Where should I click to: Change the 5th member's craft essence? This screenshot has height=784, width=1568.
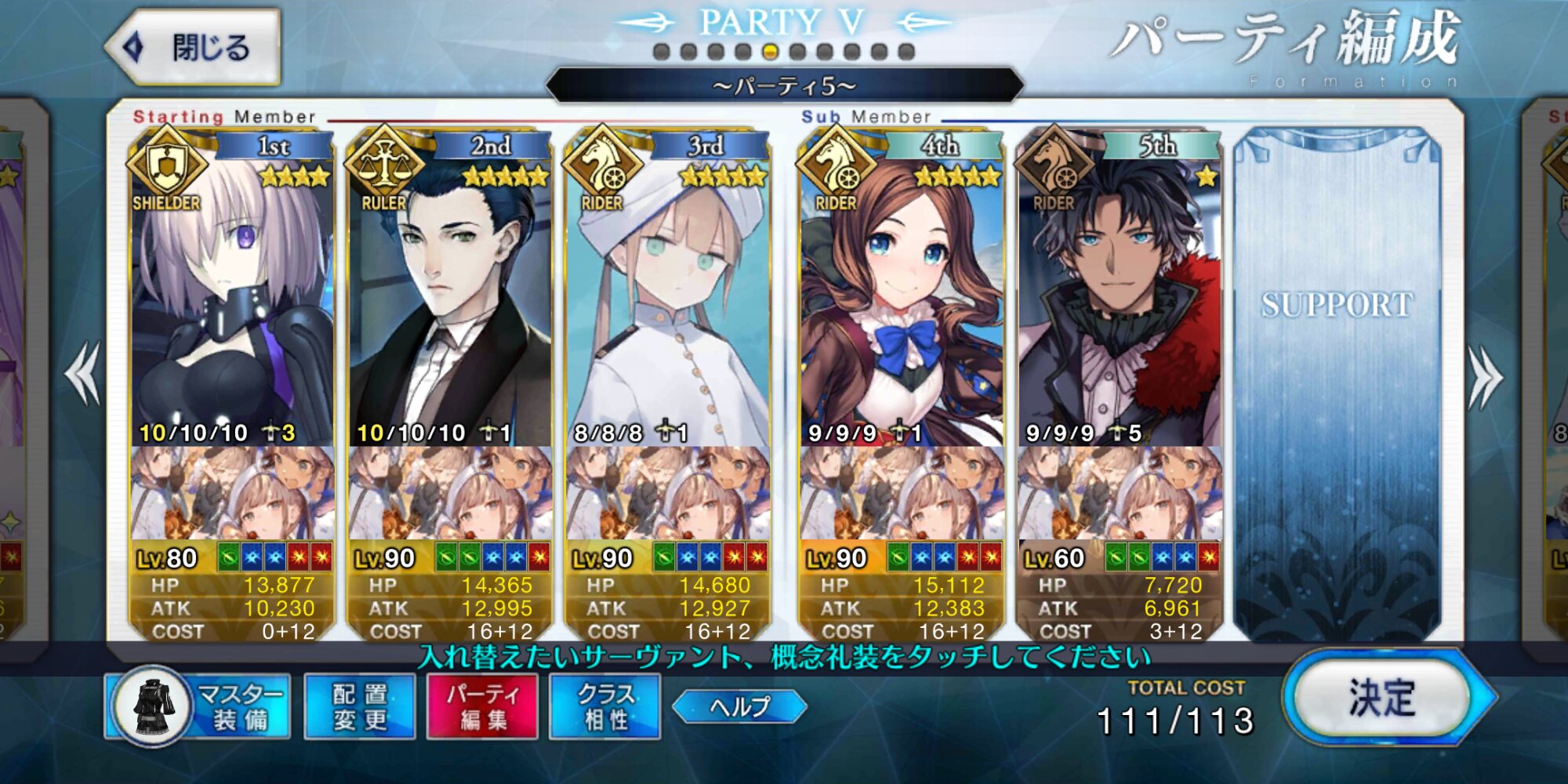click(1120, 494)
